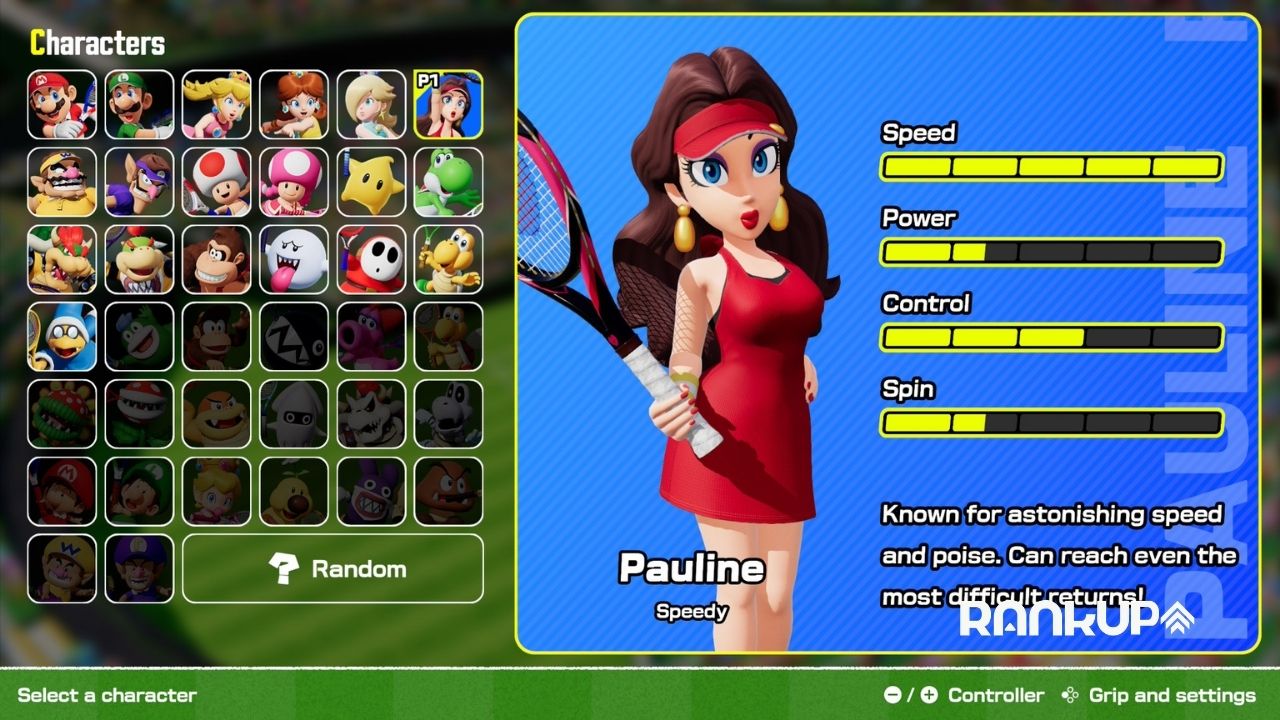Choose Toadette's pink portrait
The image size is (1280, 720).
click(x=294, y=182)
